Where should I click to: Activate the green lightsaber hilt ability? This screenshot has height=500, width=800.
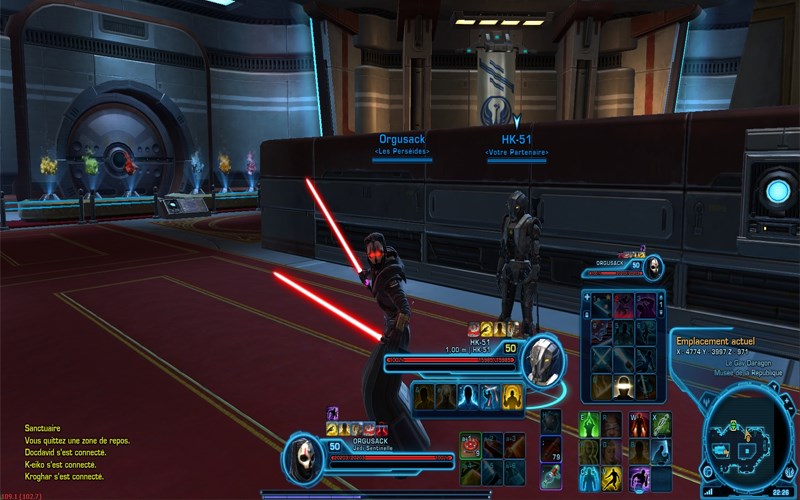click(x=661, y=425)
